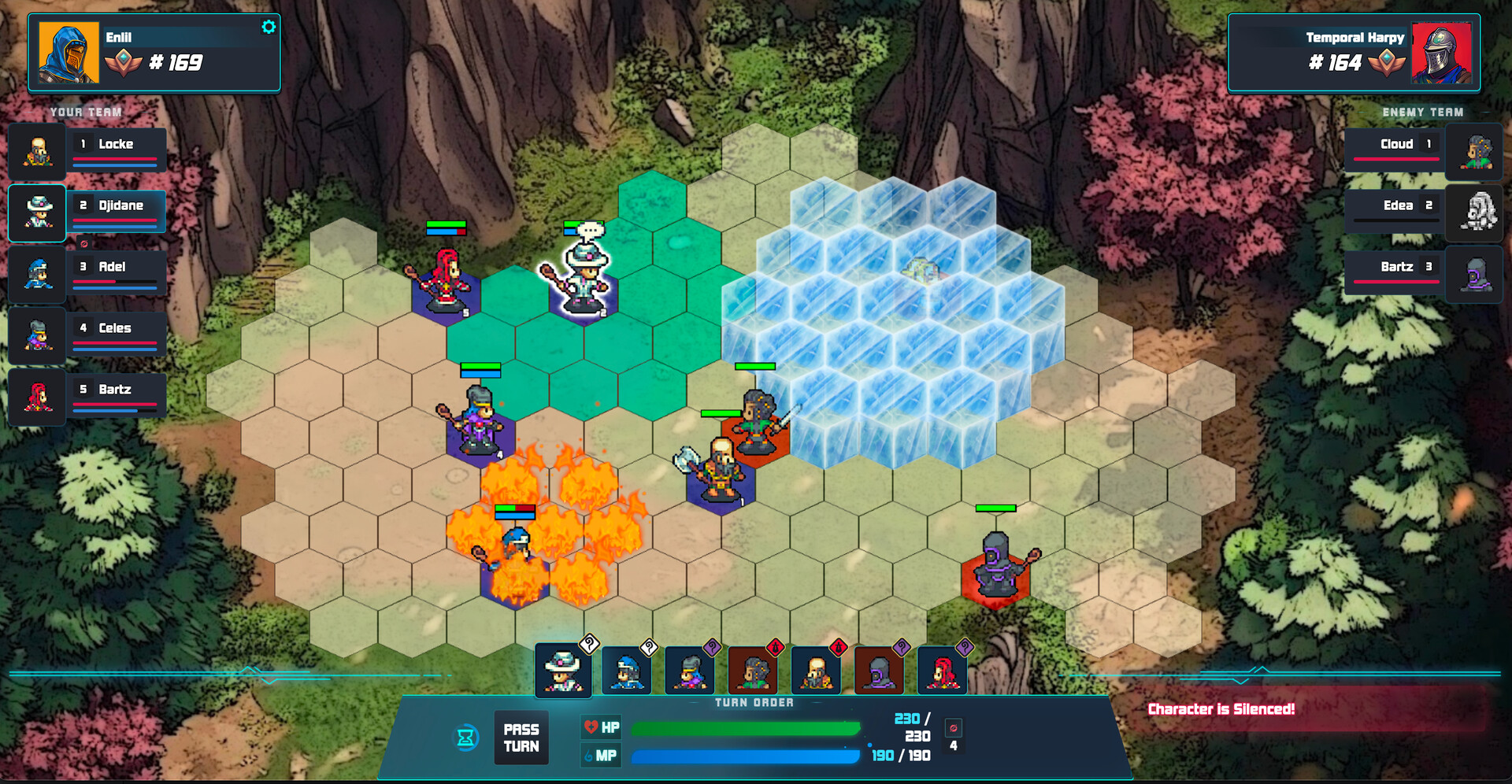1512x784 pixels.
Task: Click the Character is Silenced notification
Action: (1221, 709)
